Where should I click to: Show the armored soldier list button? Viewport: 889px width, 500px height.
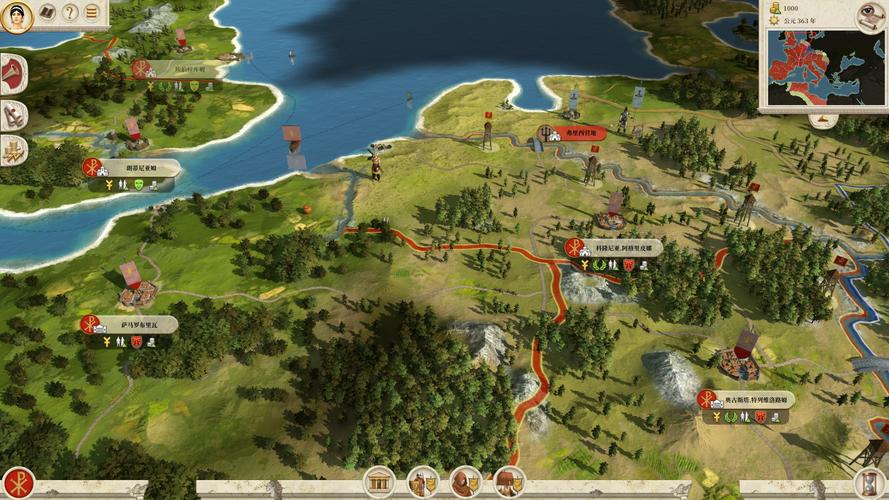[423, 483]
